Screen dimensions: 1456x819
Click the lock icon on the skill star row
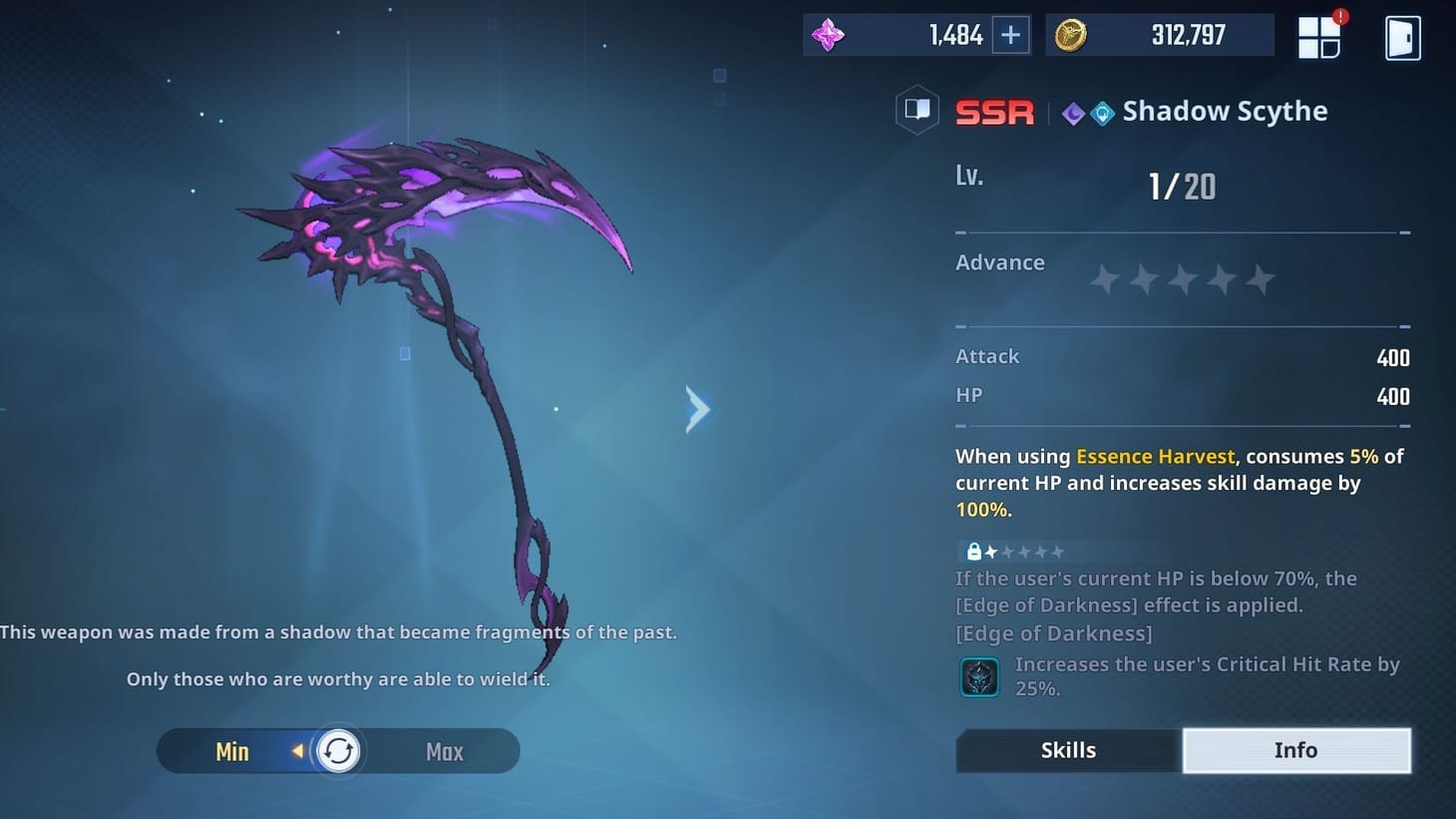coord(973,551)
